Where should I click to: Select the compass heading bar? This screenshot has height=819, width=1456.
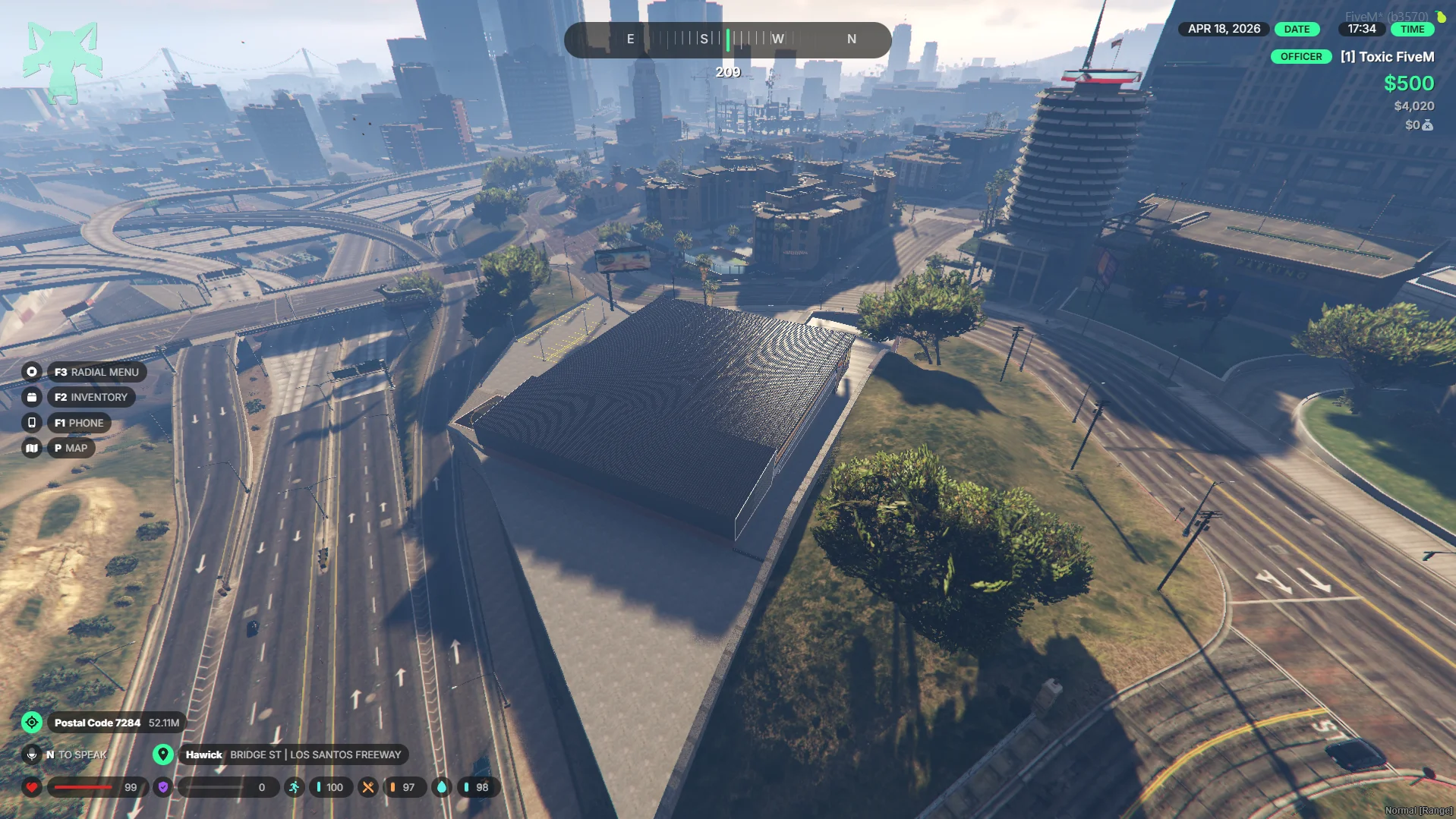coord(727,39)
